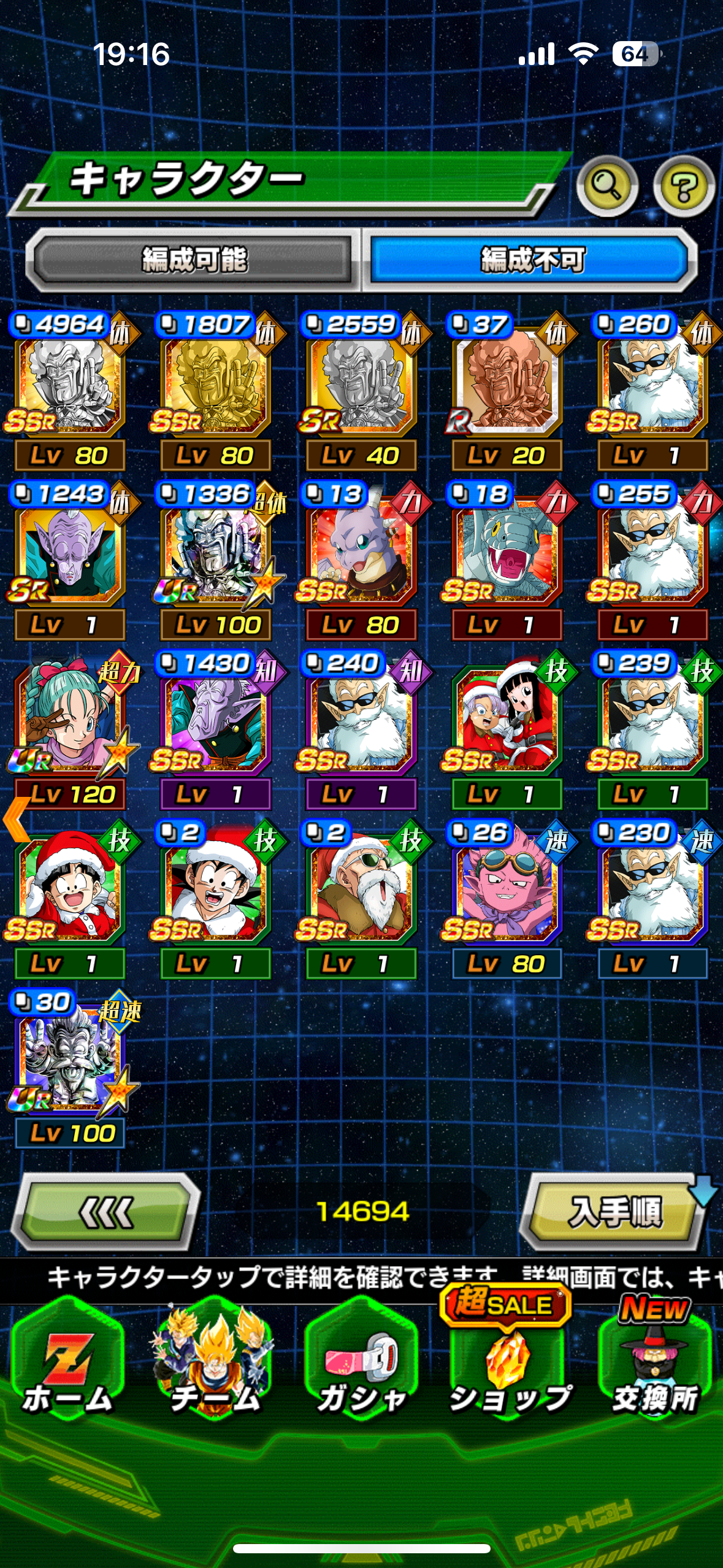Click the orange left page arrow

16,819
